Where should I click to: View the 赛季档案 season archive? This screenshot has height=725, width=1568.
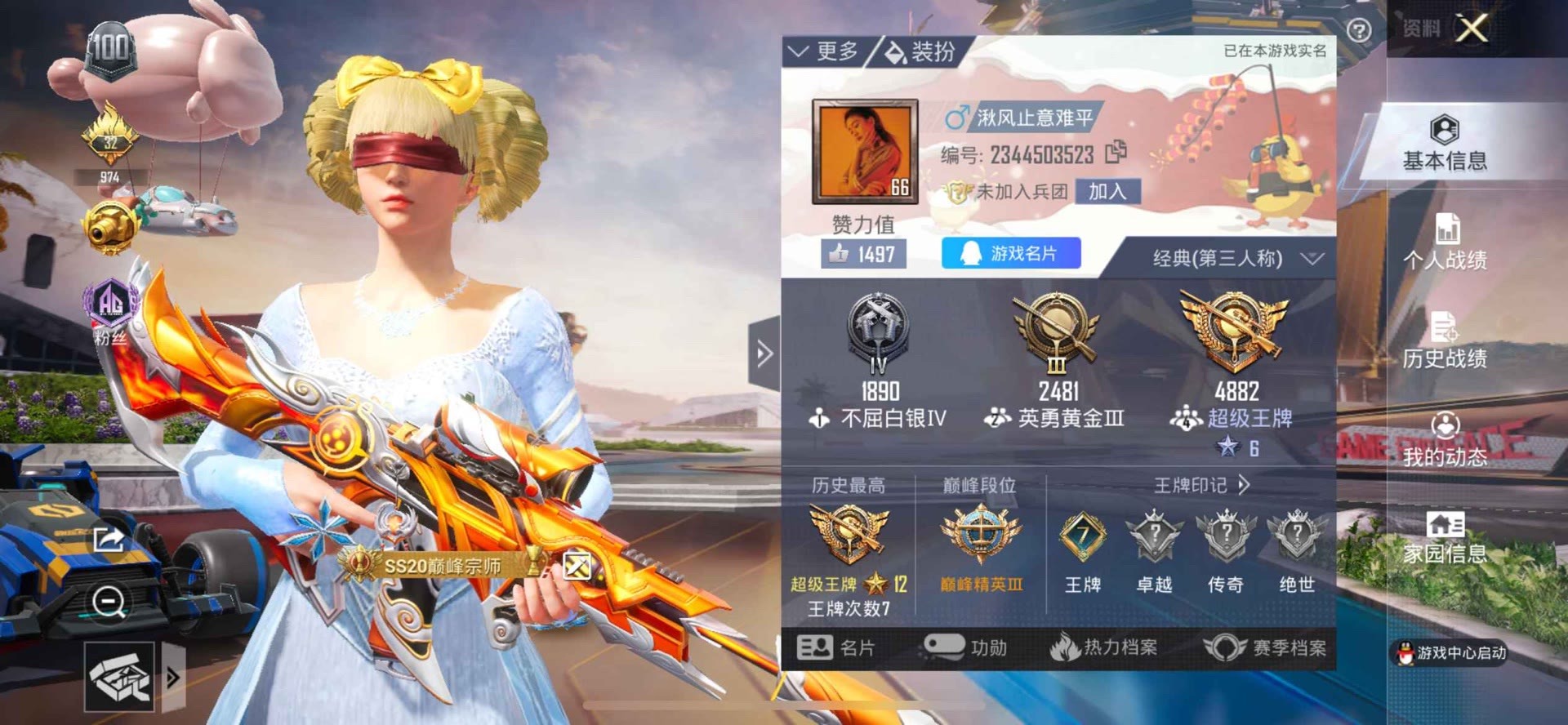1267,648
